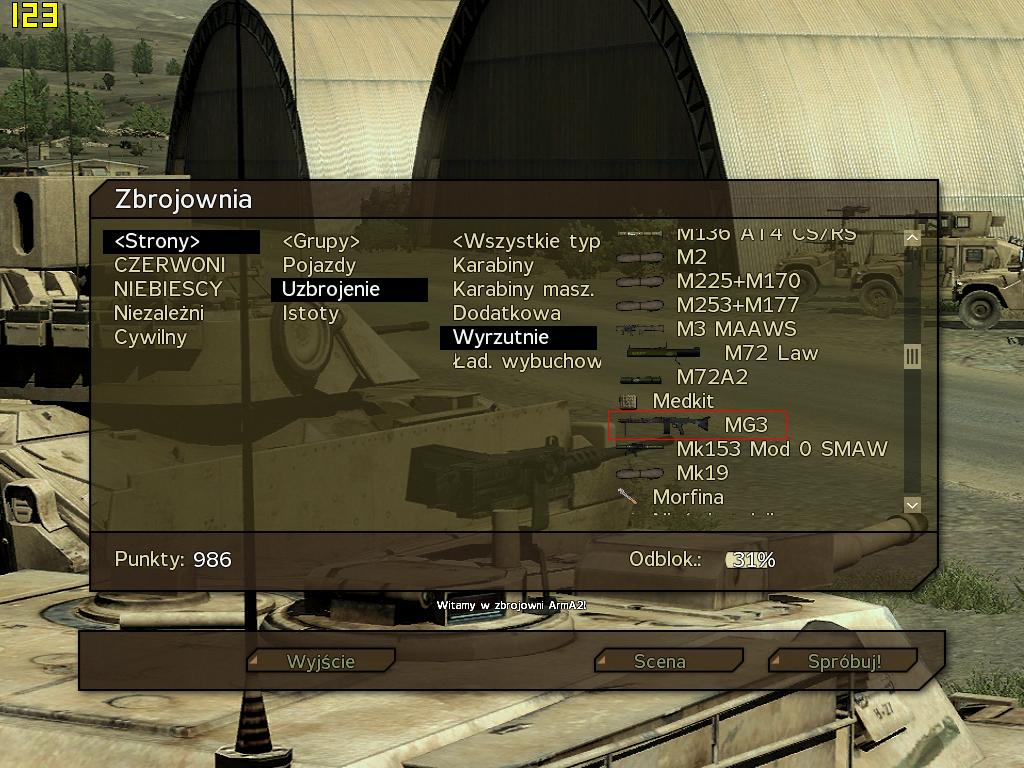1024x768 pixels.
Task: Select MG3 in the weapon list
Action: tap(746, 425)
